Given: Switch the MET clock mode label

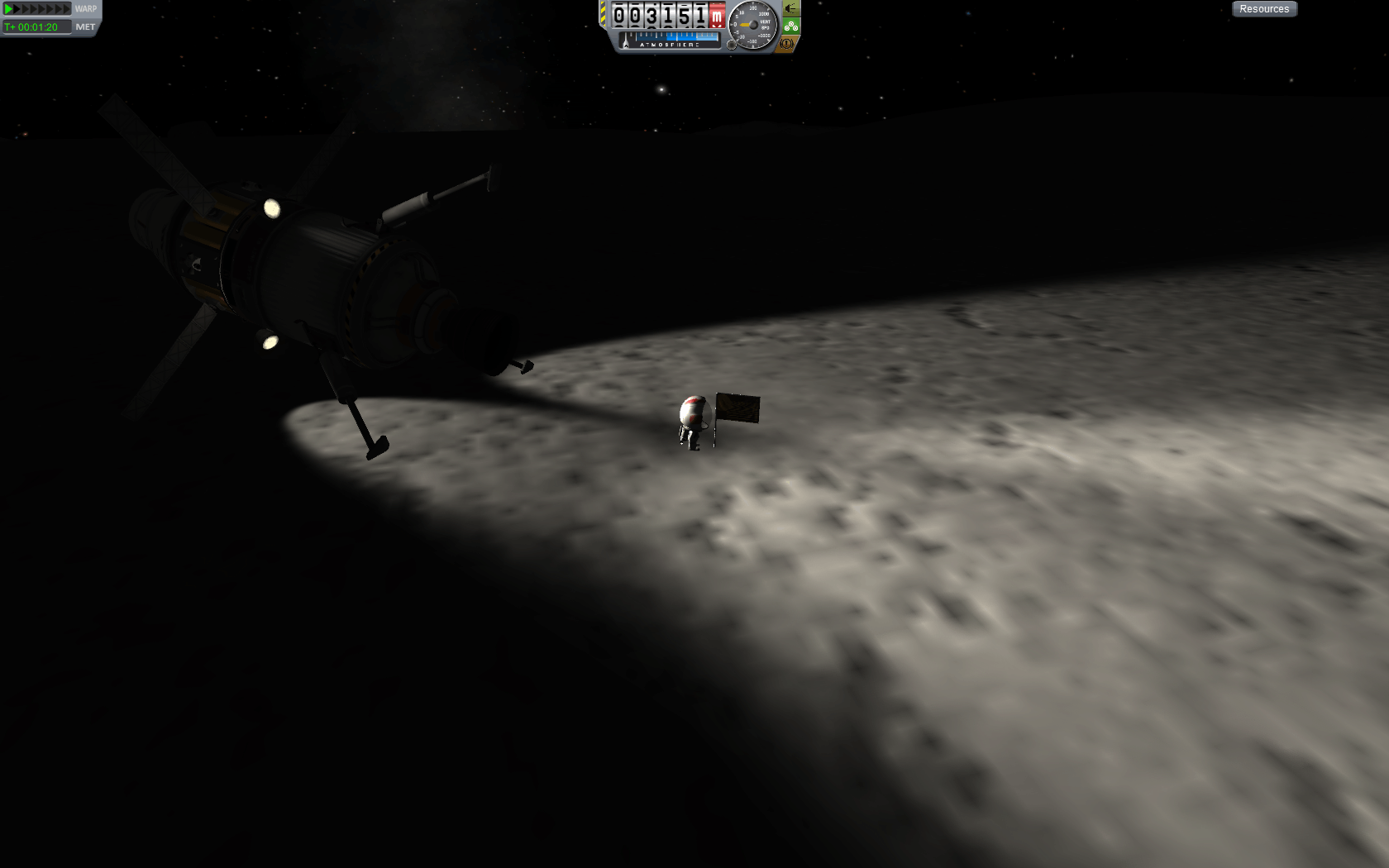Looking at the screenshot, I should point(85,26).
